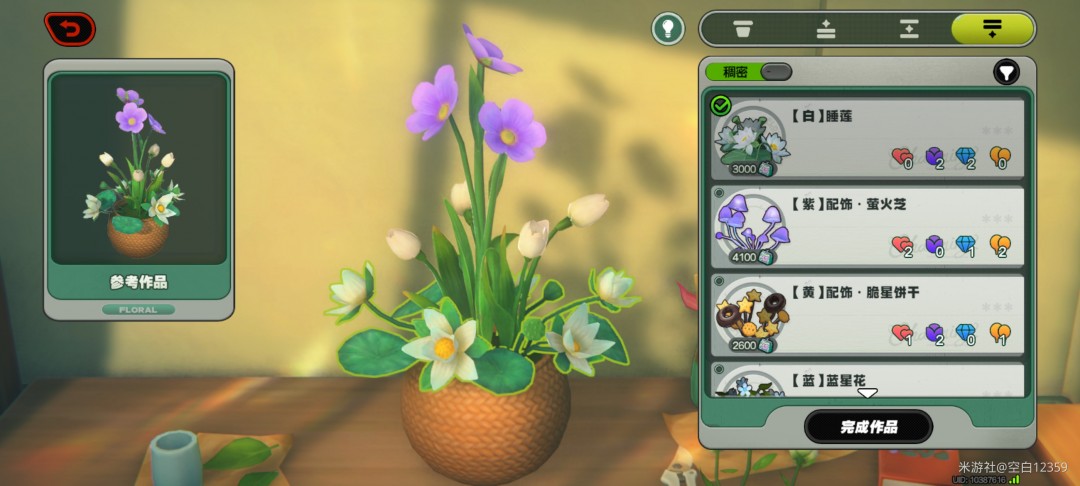The width and height of the screenshot is (1080, 486).
Task: Click the 完成作品 finish button
Action: point(868,427)
